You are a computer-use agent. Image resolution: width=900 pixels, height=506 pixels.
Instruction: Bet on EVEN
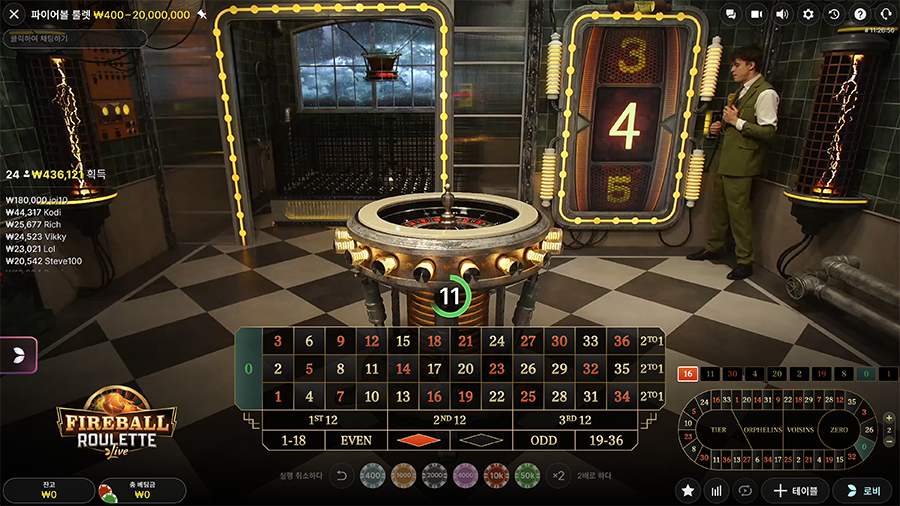point(356,440)
